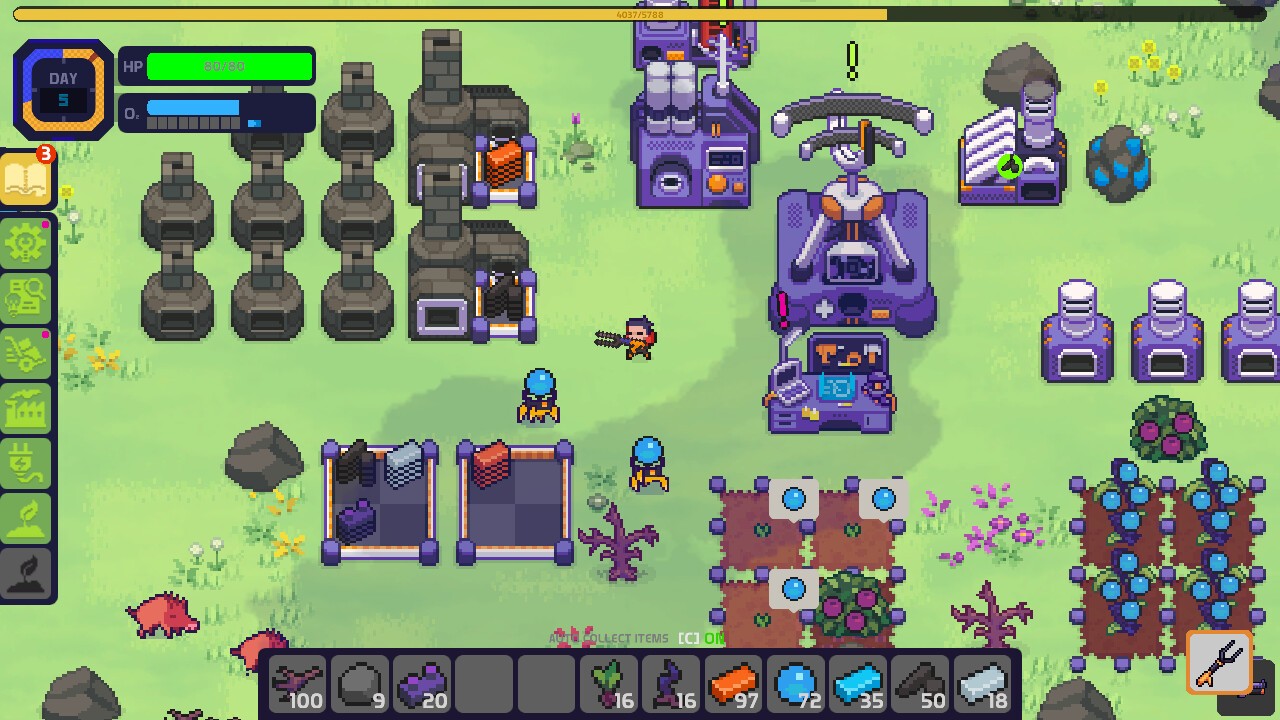Open the gear and lightbulb build category
1280x720 pixels.
(27, 242)
